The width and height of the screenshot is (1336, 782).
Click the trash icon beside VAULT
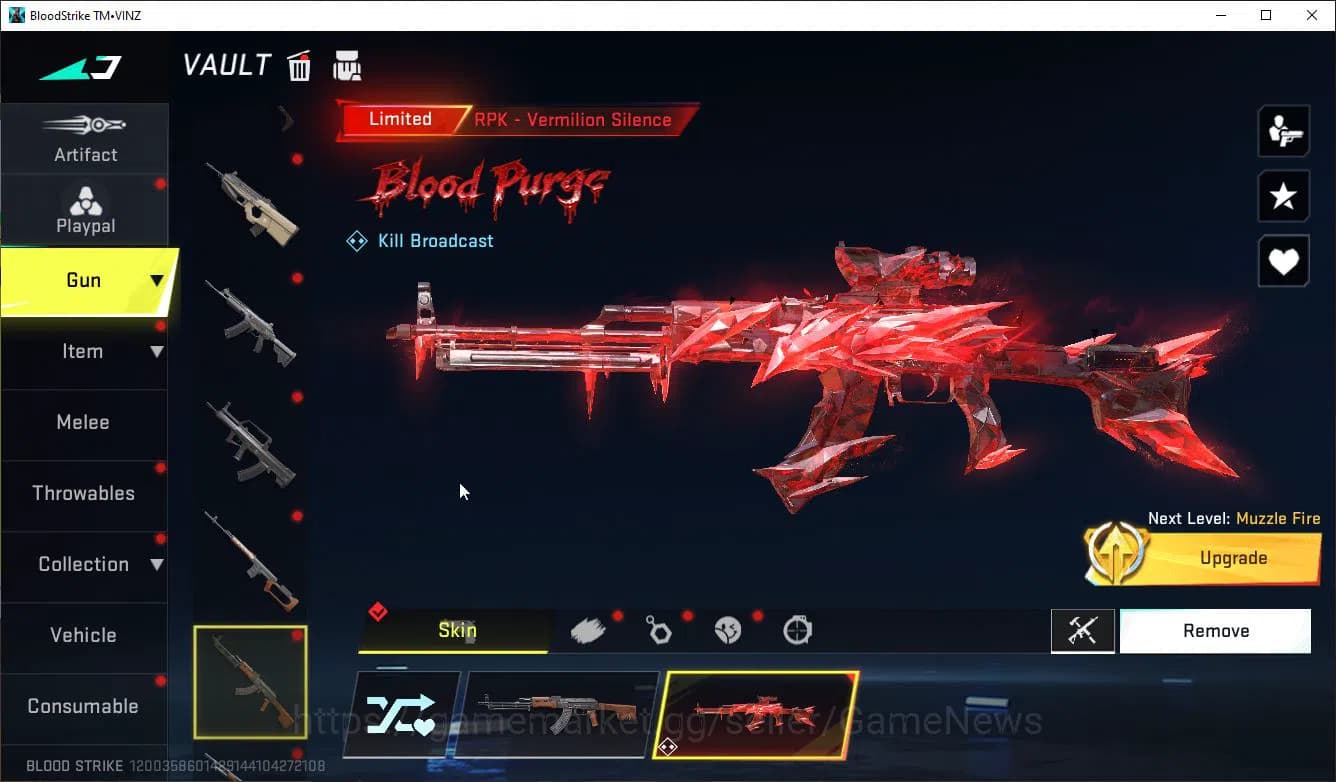(x=299, y=65)
